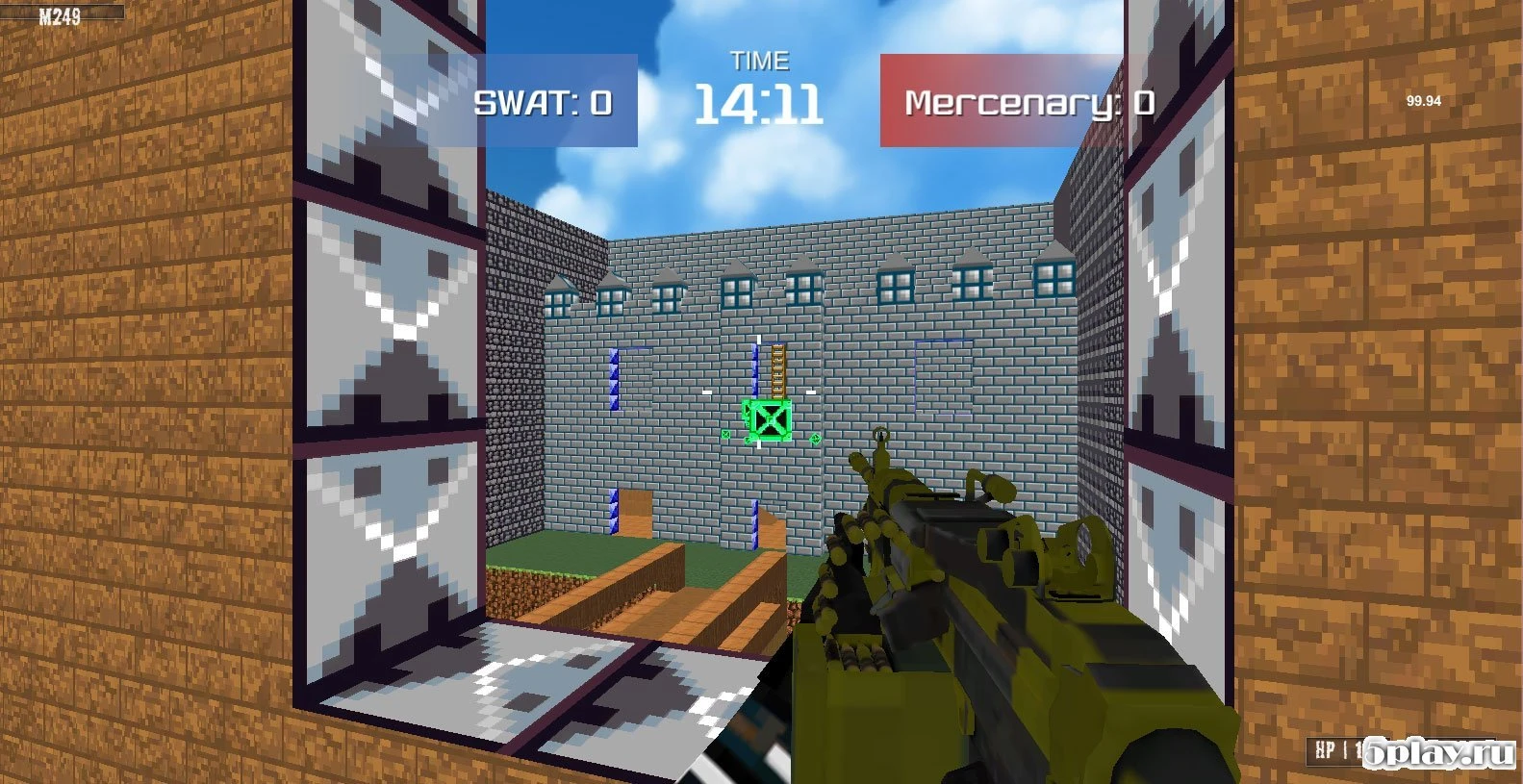The width and height of the screenshot is (1523, 784).
Task: Switch to the Mercenary: 0 scoreboard tab
Action: (x=1028, y=100)
